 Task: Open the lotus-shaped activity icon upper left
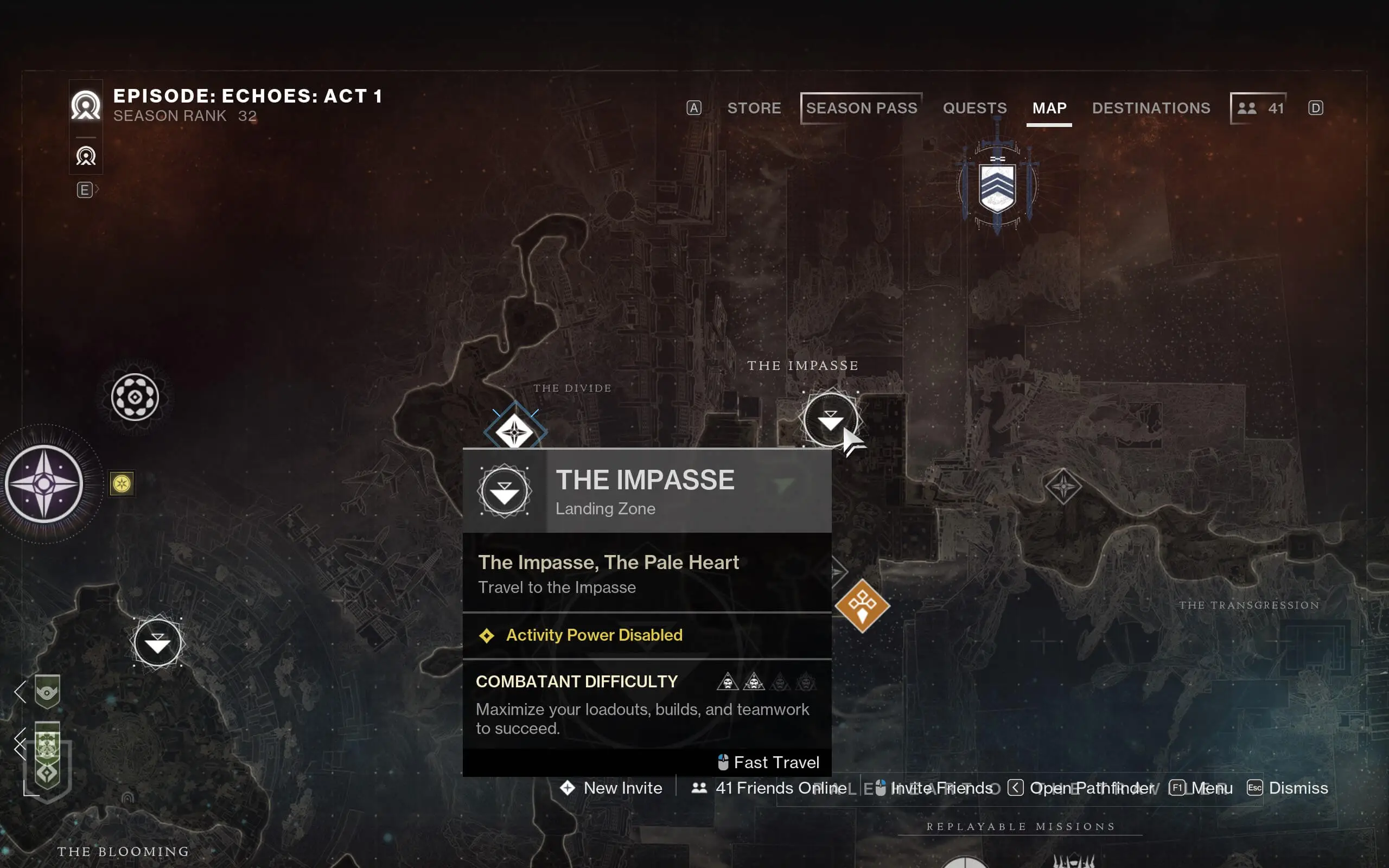pos(135,397)
